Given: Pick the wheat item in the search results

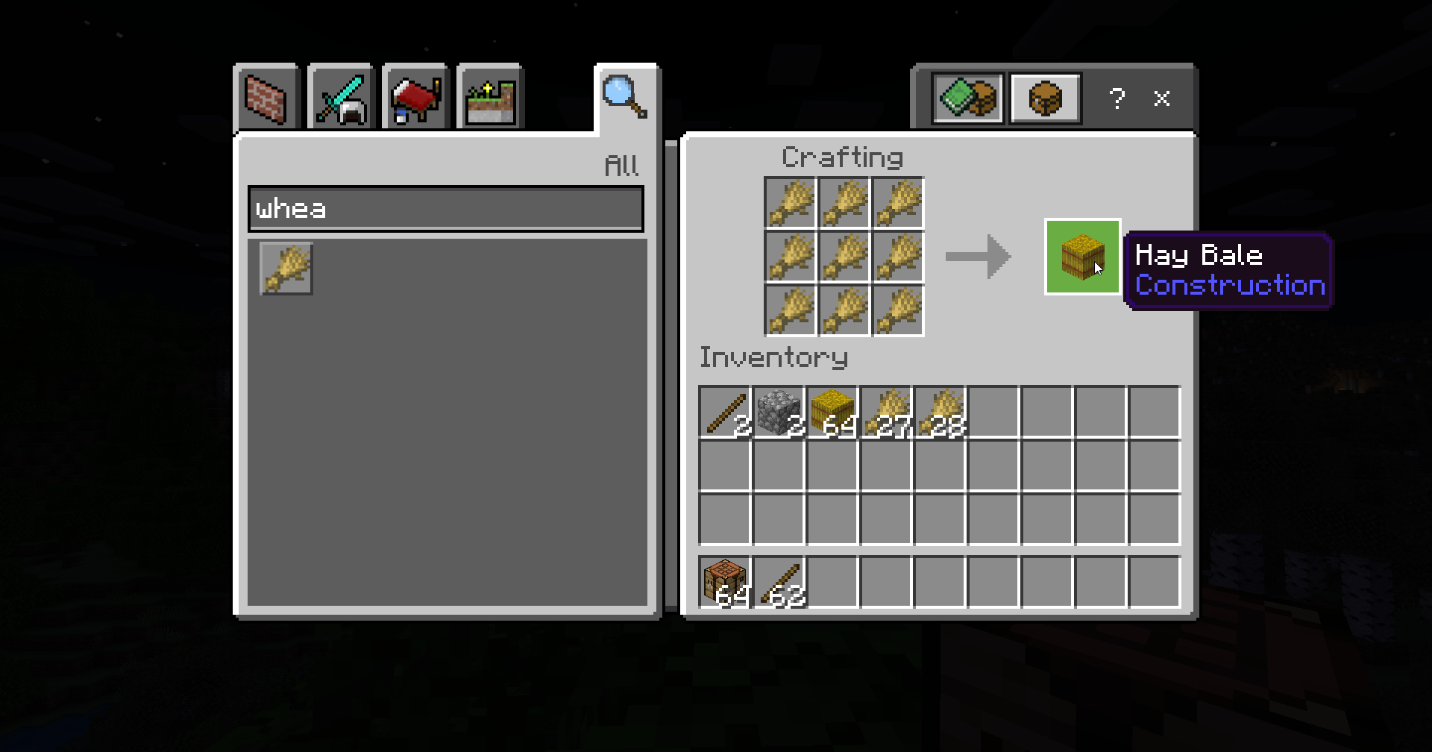Looking at the screenshot, I should (287, 268).
